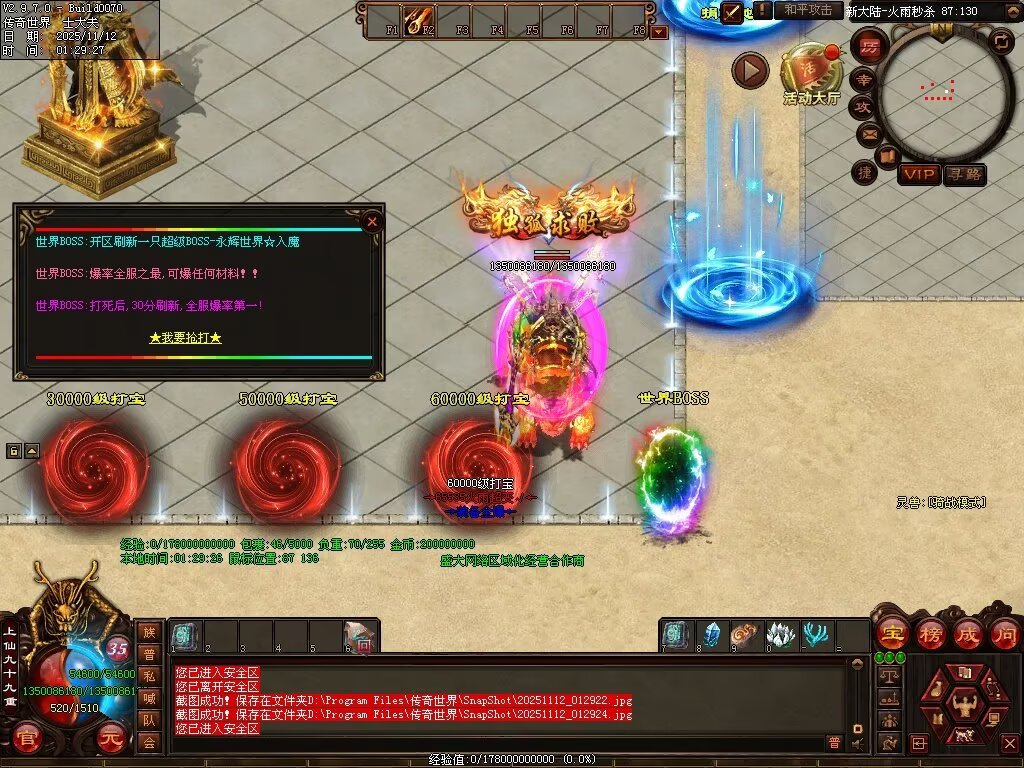The width and height of the screenshot is (1024, 768).
Task: Close the World BOSS announcement panel
Action: [372, 221]
